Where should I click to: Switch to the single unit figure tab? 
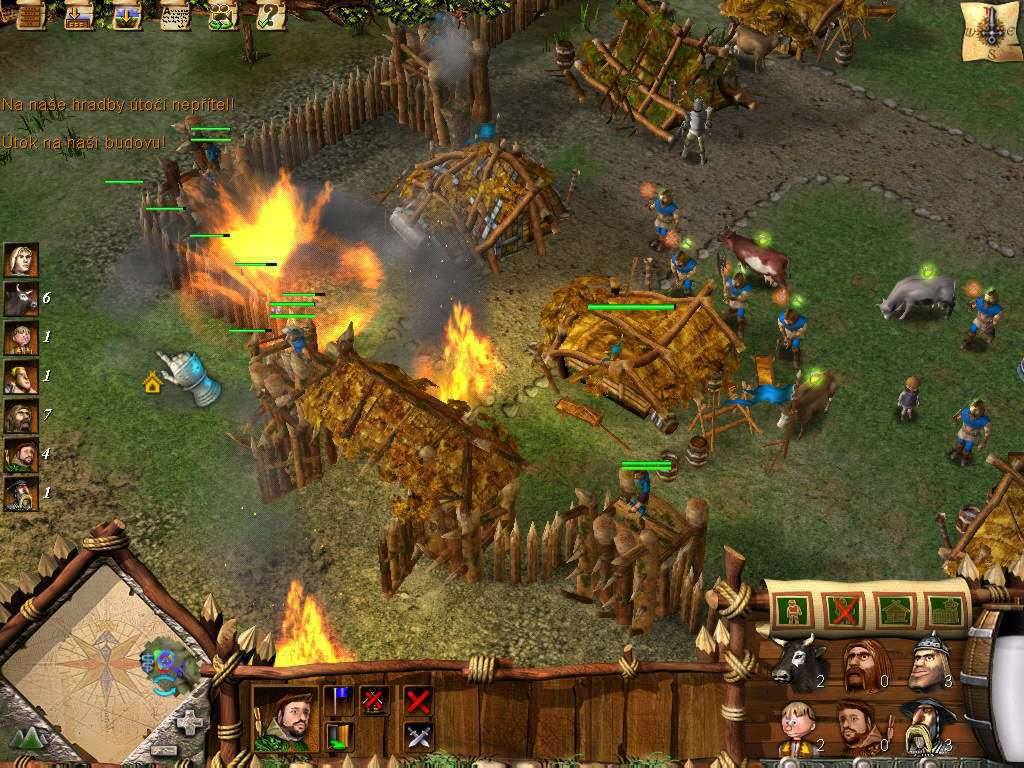793,610
